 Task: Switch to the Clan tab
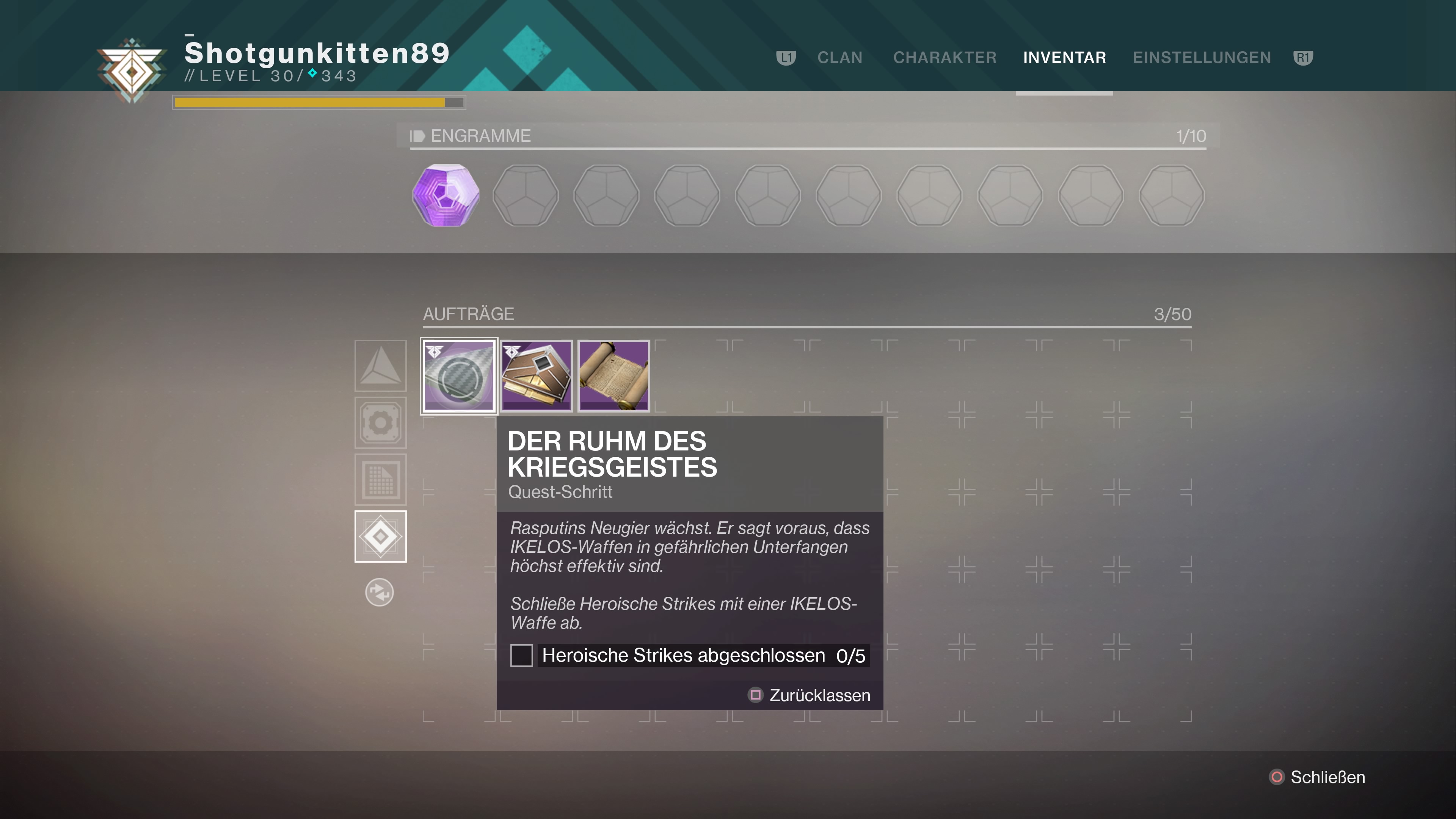[839, 58]
